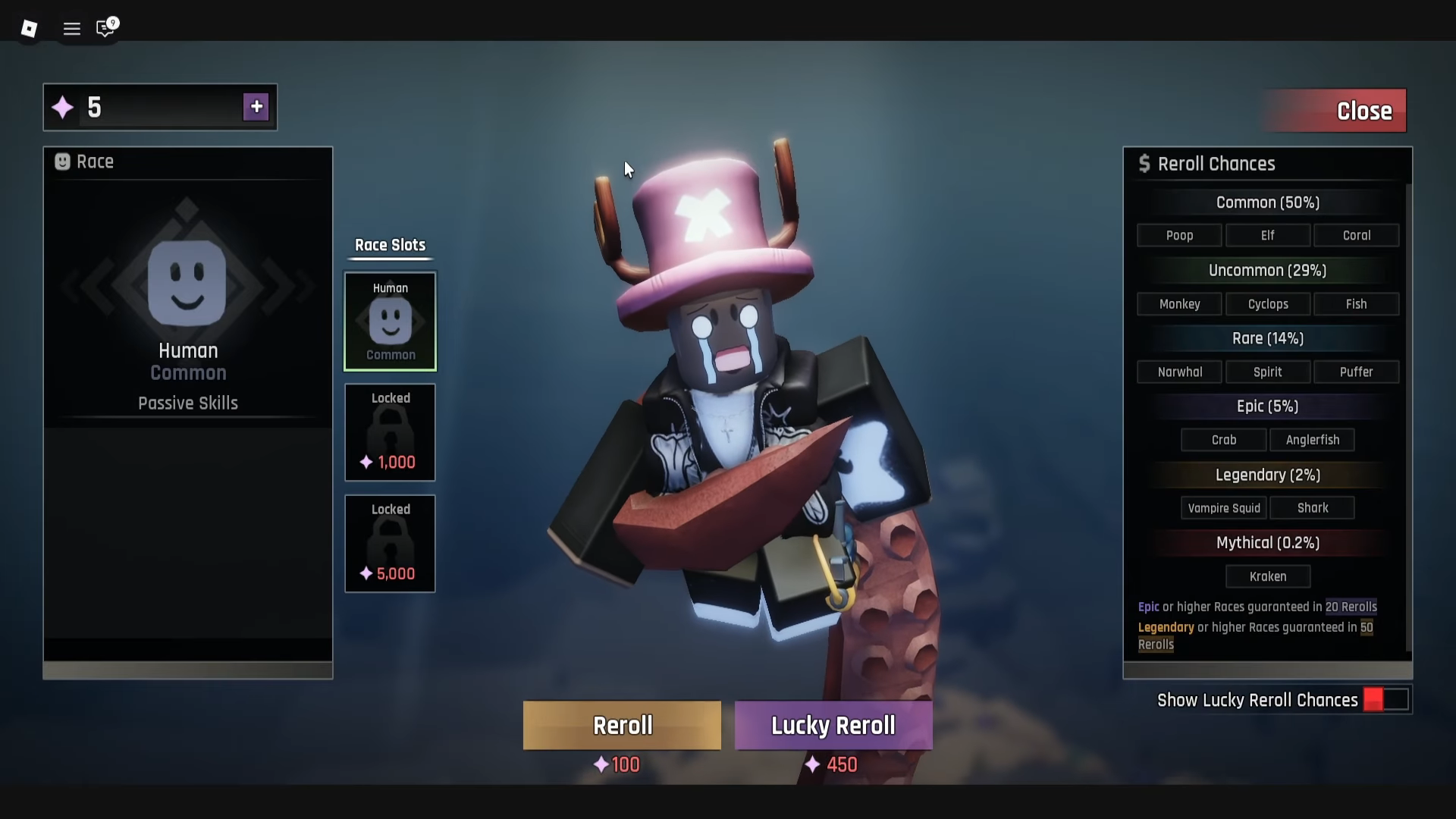1456x819 pixels.
Task: Select the Human race slot
Action: pyautogui.click(x=391, y=322)
